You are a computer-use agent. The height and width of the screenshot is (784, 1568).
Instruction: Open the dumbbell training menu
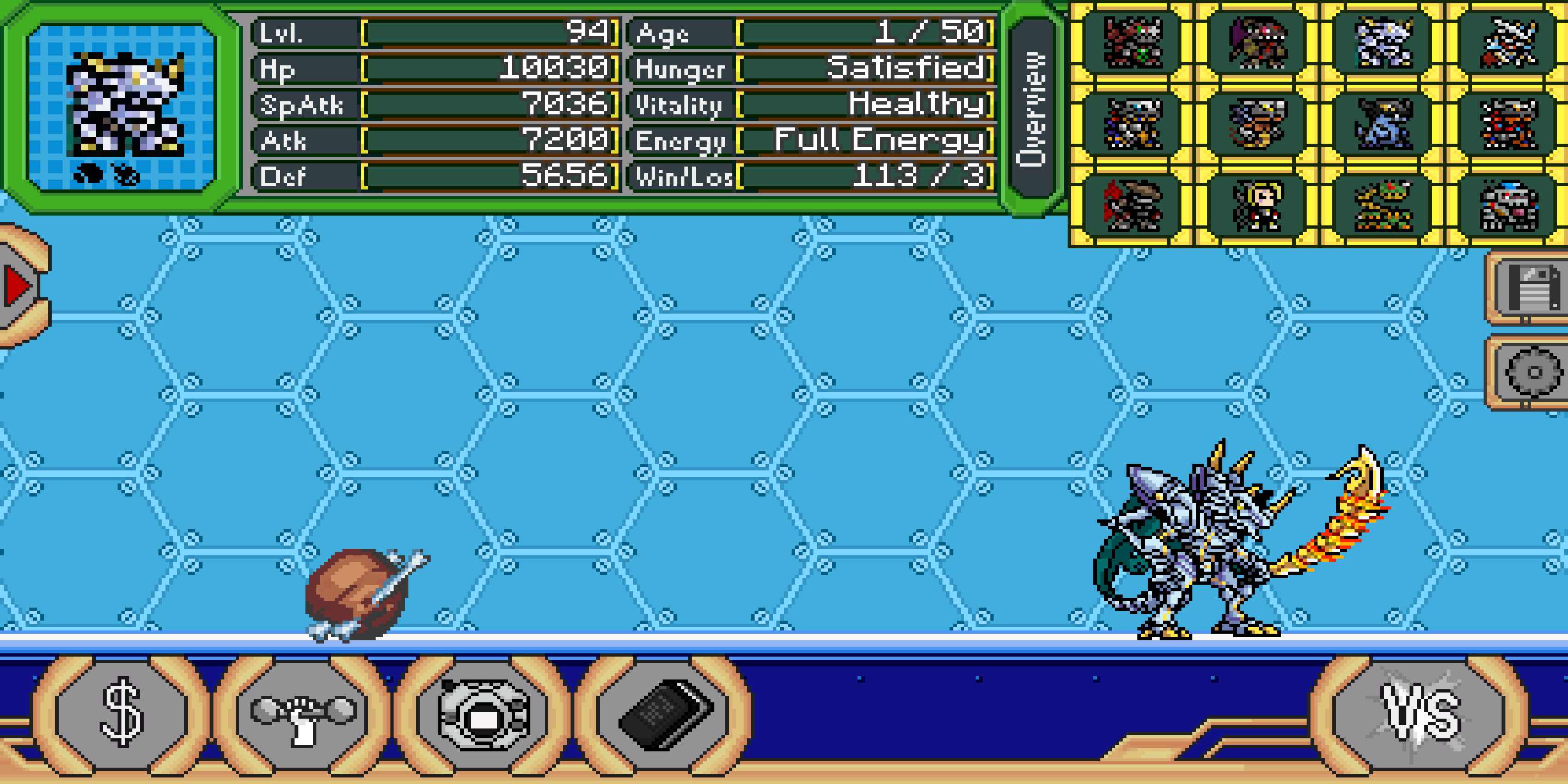(303, 713)
